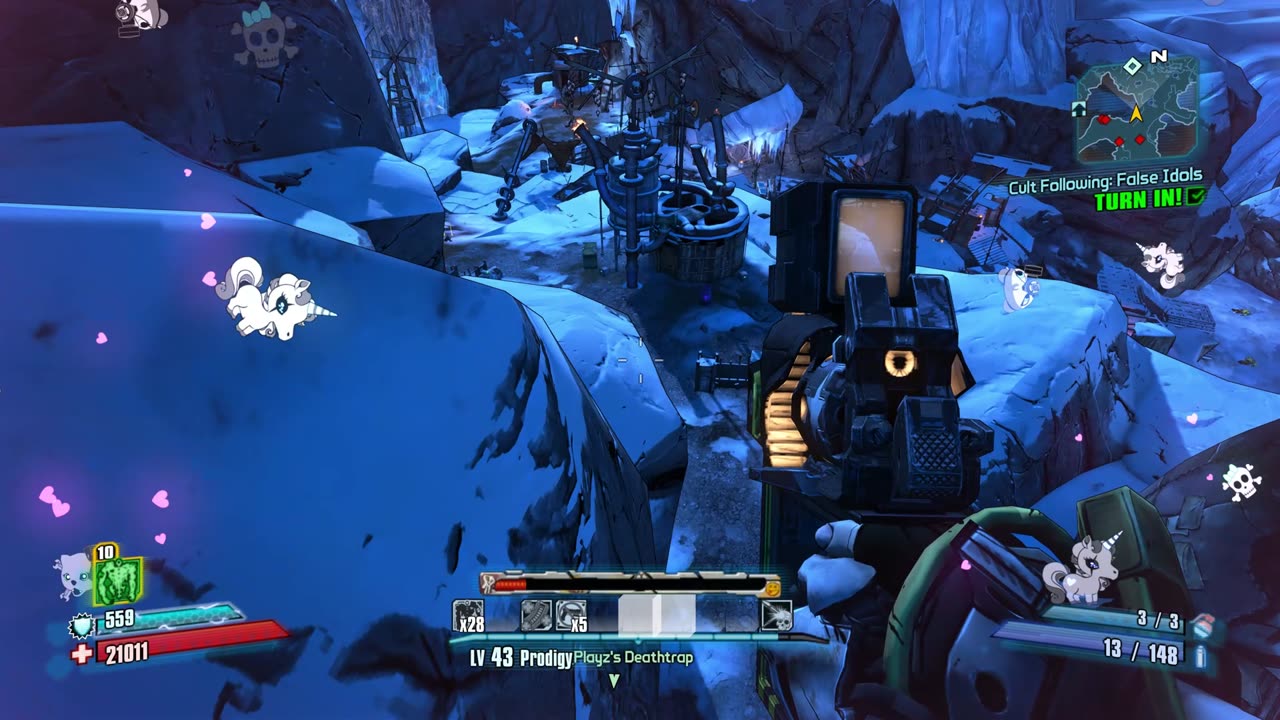Click the x28 stack status icon
The width and height of the screenshot is (1280, 720).
pyautogui.click(x=468, y=615)
